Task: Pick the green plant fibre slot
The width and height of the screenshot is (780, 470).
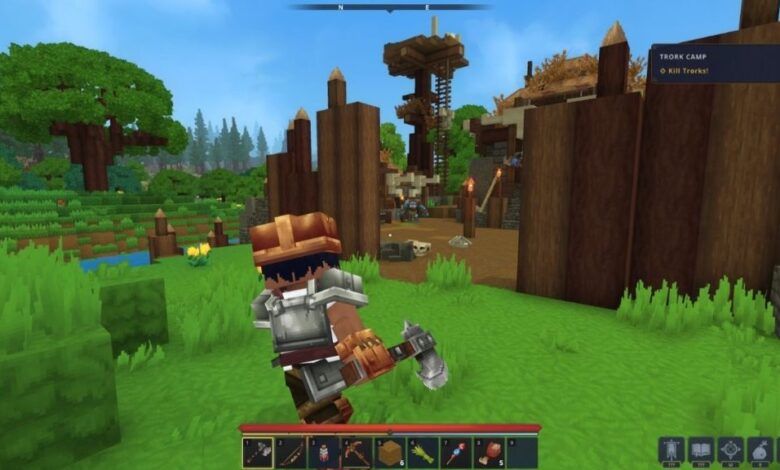Action: (423, 452)
